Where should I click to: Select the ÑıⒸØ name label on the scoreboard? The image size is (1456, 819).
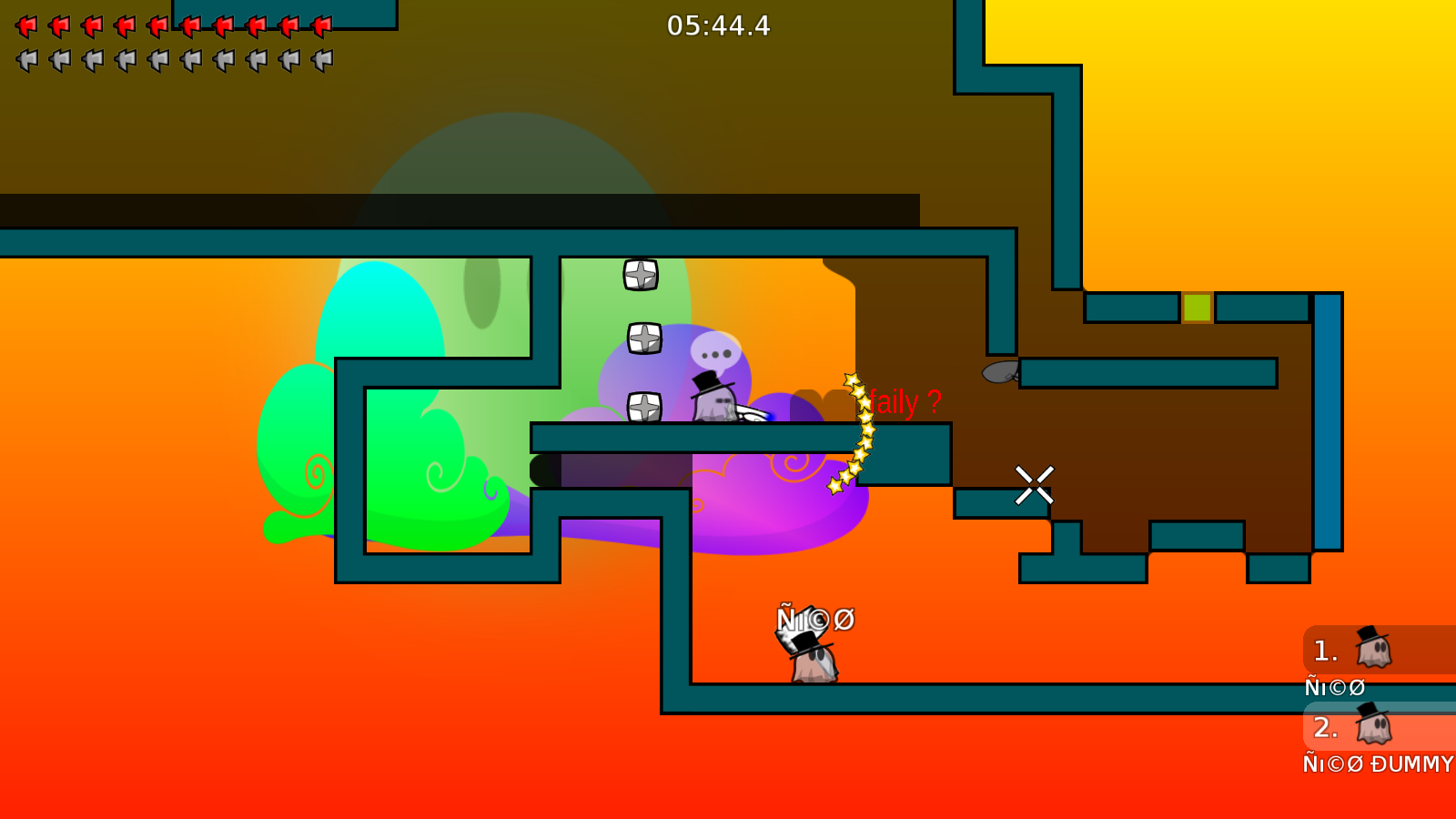point(1334,687)
